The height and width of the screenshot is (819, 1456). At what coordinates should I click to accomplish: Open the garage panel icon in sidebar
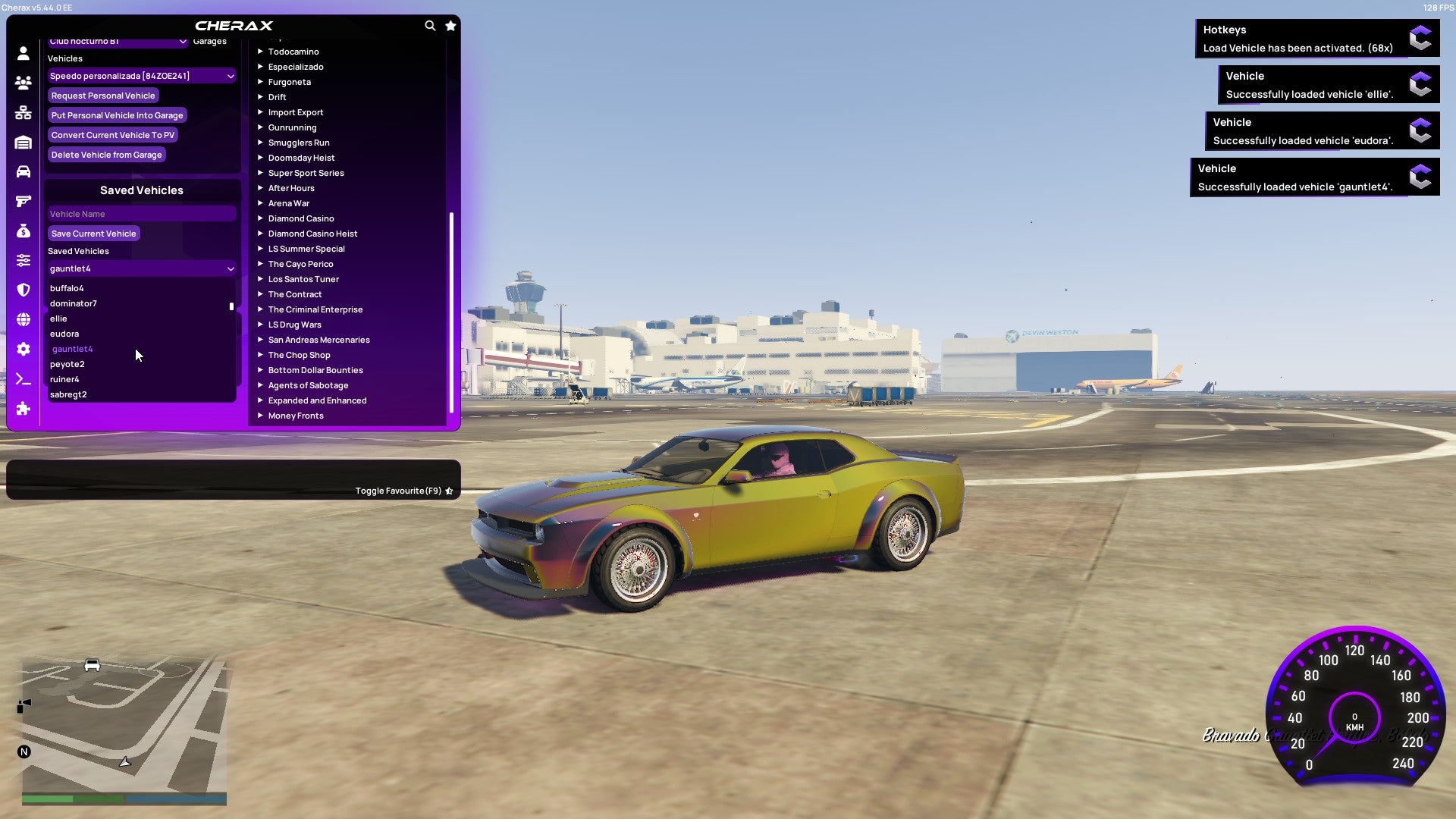(23, 143)
